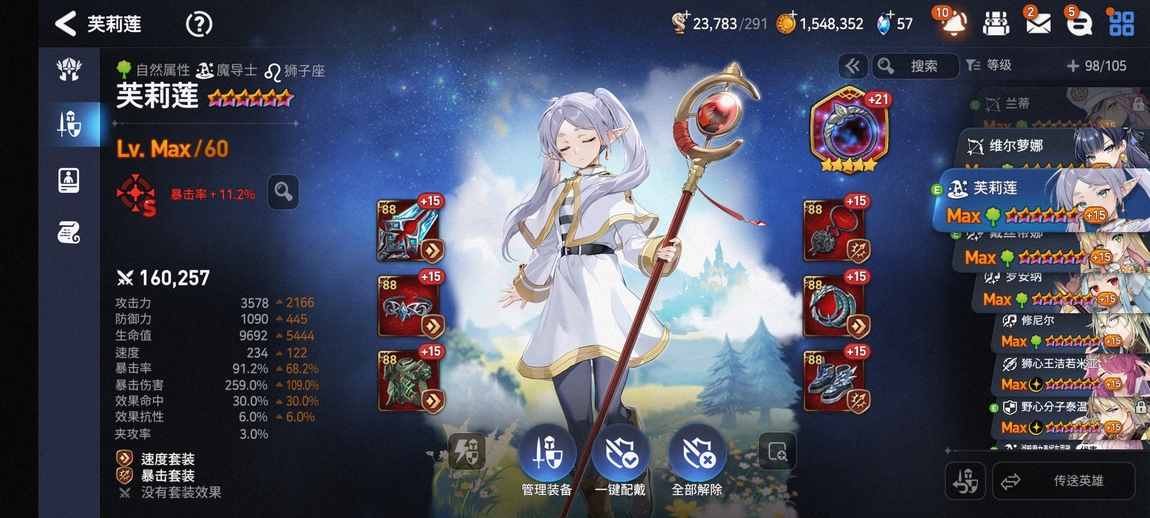The width and height of the screenshot is (1150, 518).
Task: Open the mailbox envelope icon
Action: [x=1037, y=23]
